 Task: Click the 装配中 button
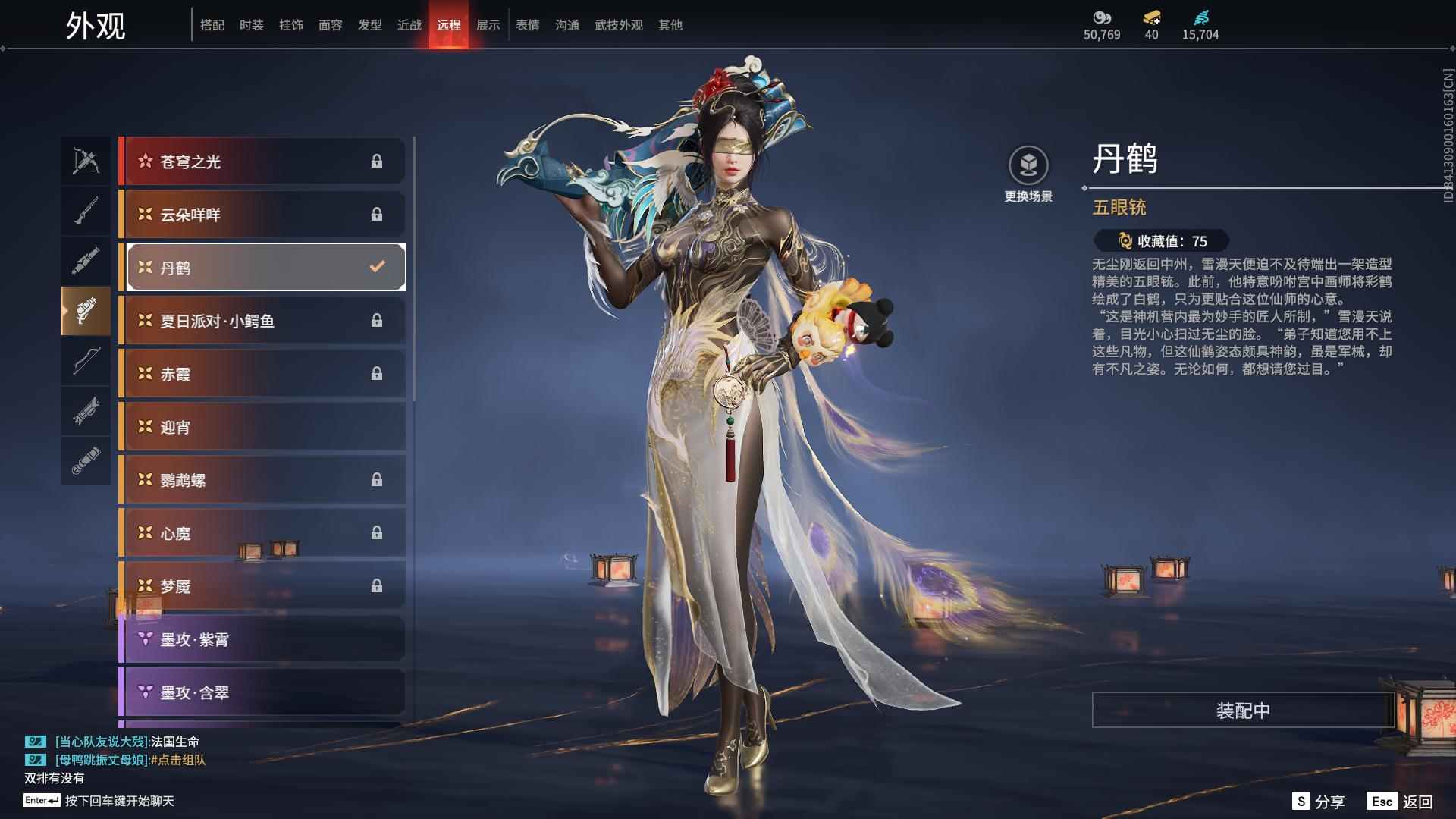pos(1241,711)
